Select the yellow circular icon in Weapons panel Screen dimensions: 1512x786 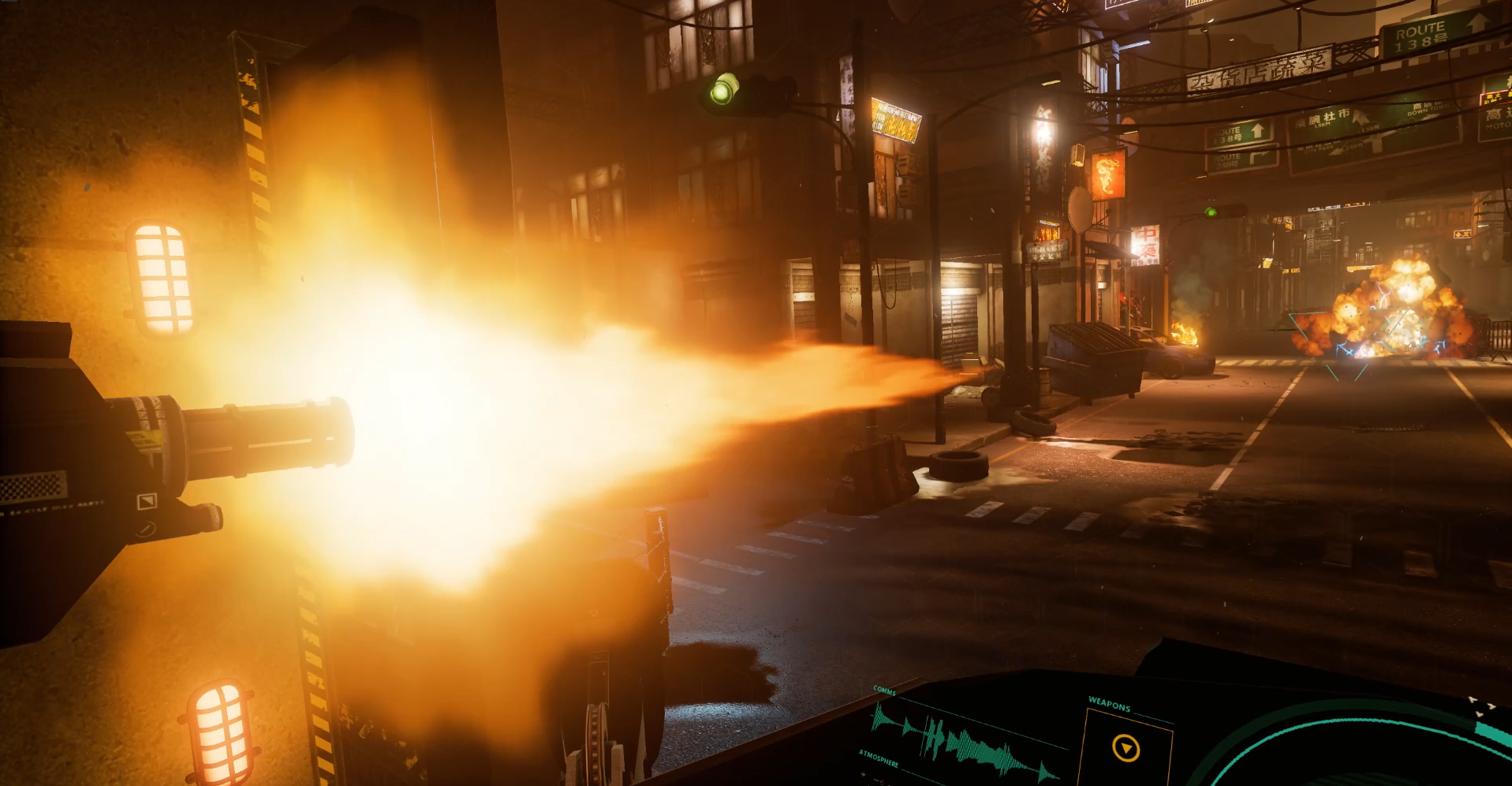[1126, 747]
